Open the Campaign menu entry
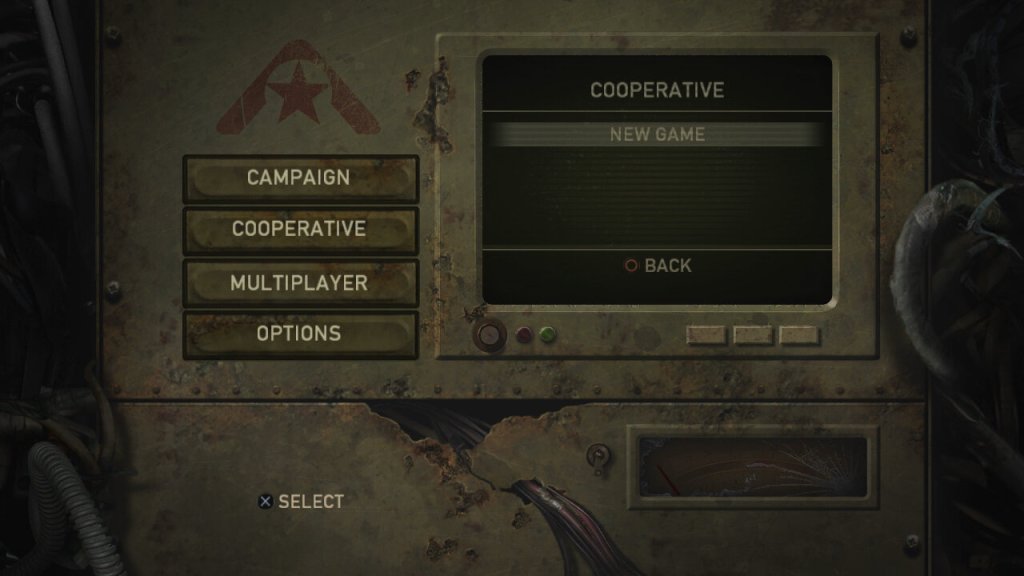Screen dimensions: 1024x576 click(x=299, y=178)
